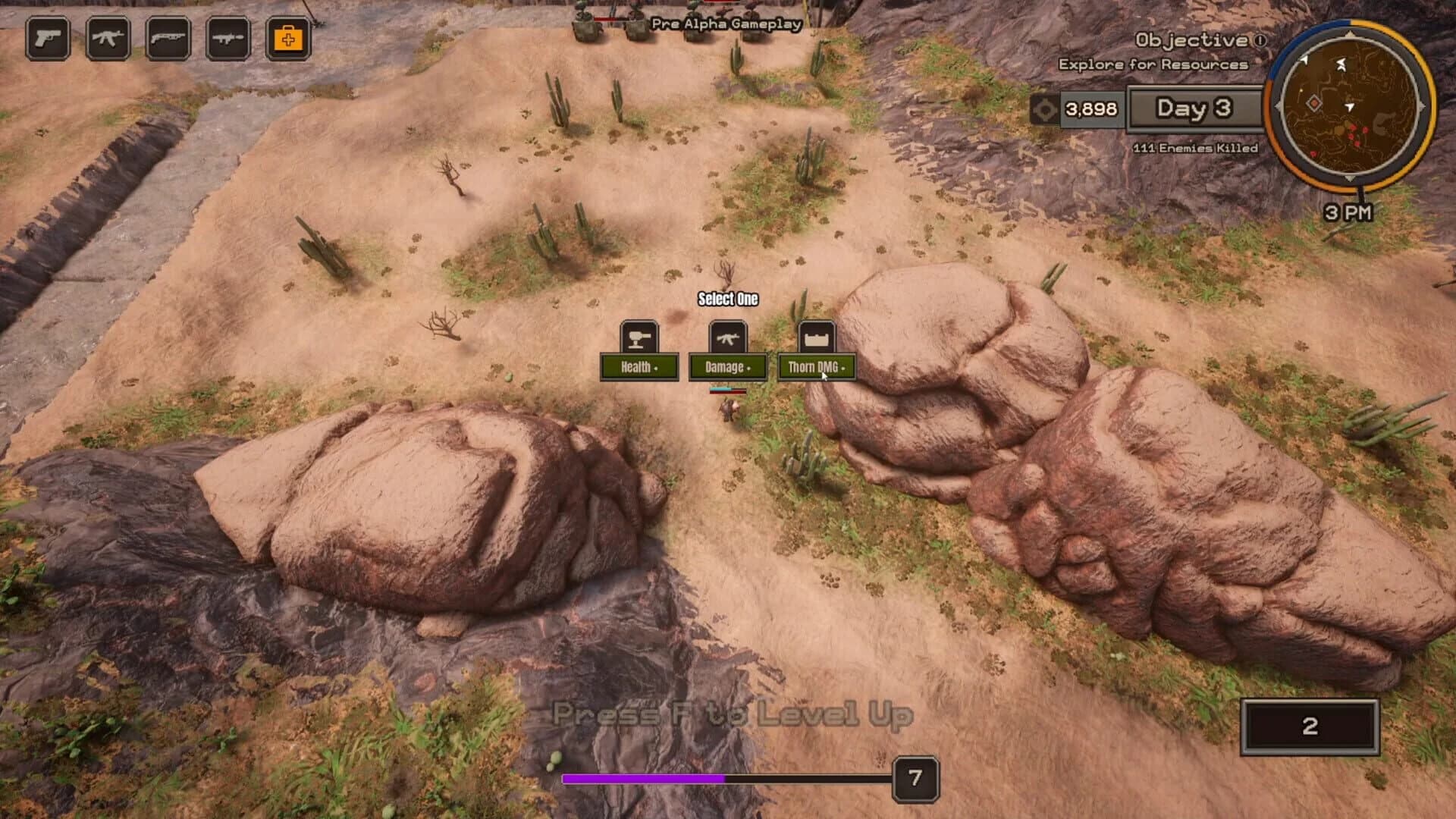Screen dimensions: 1456x819
Task: Use the orange medkit hotbar icon
Action: point(290,39)
